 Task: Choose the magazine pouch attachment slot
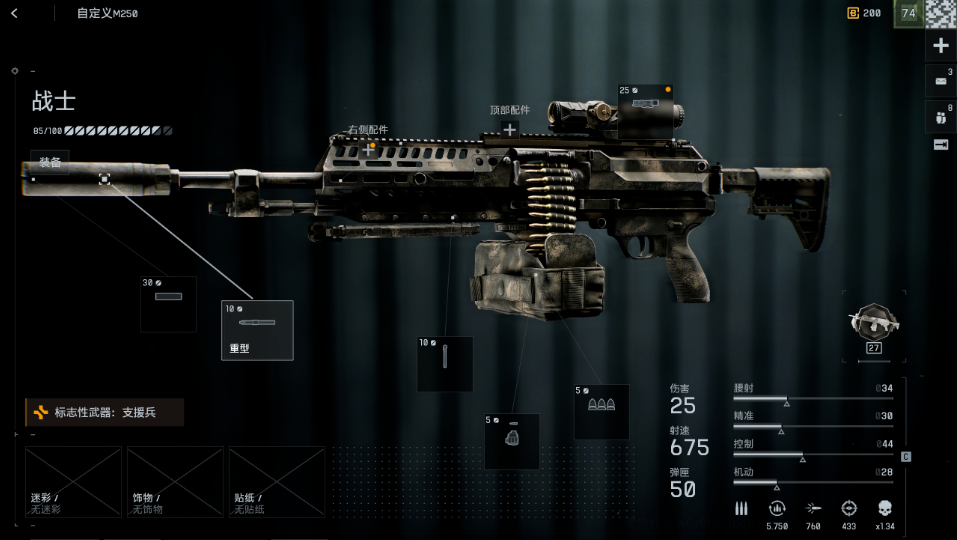tap(512, 441)
